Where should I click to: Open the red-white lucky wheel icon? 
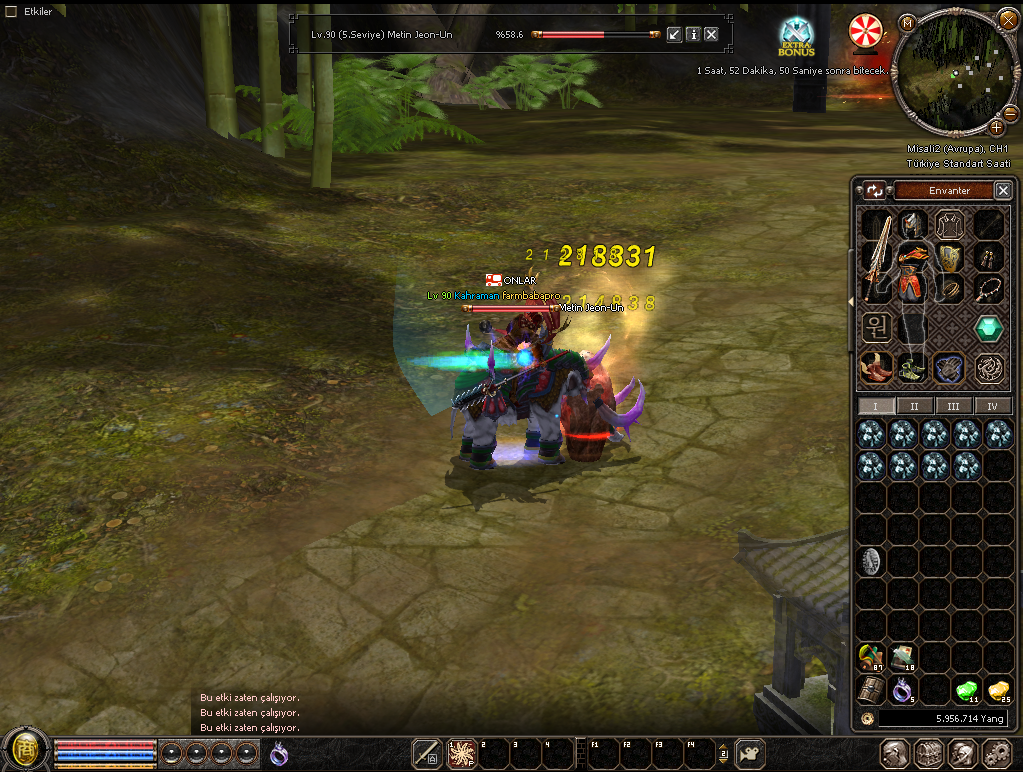coord(863,30)
